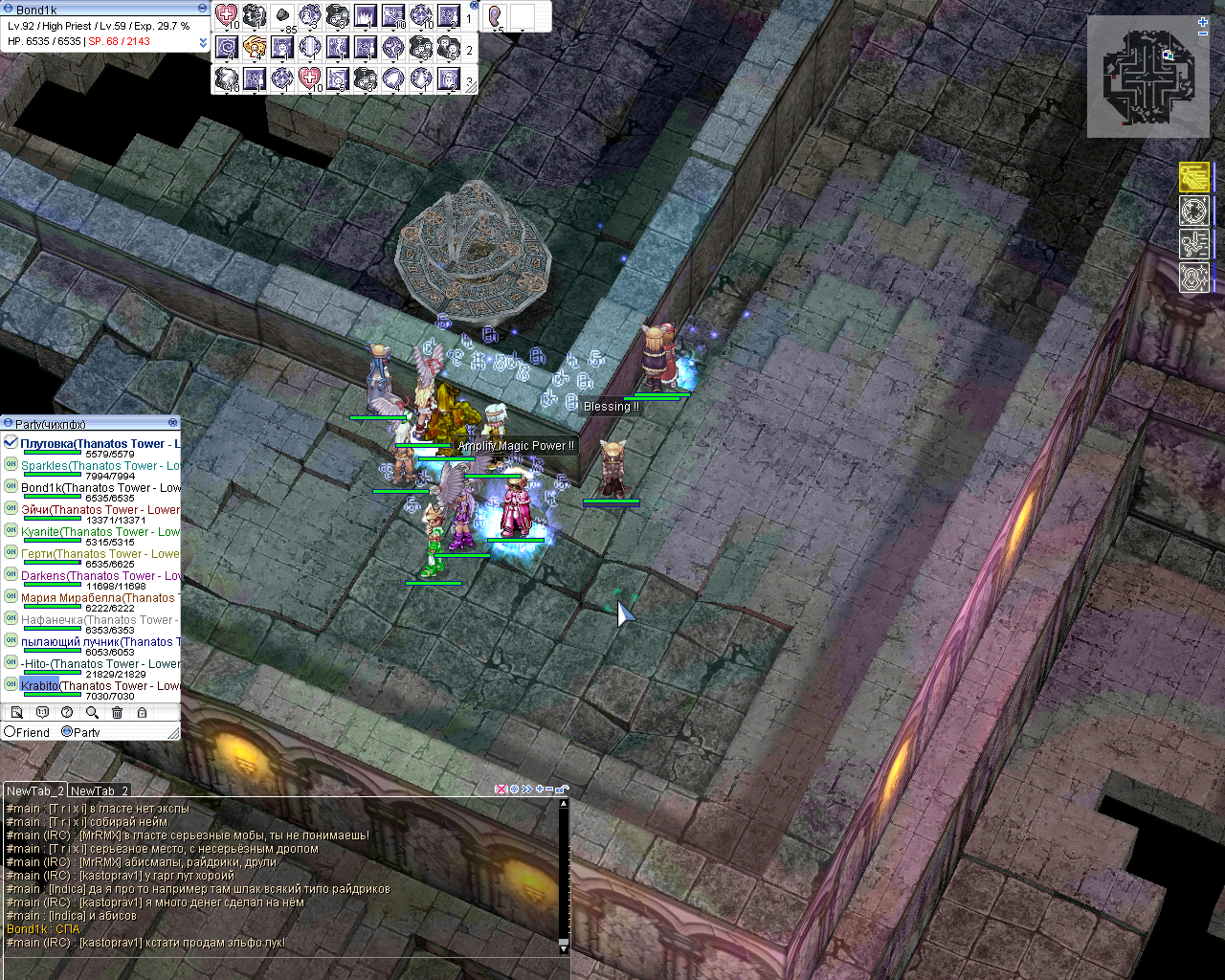Click the trash can icon in Party window
1225x980 pixels.
click(117, 713)
